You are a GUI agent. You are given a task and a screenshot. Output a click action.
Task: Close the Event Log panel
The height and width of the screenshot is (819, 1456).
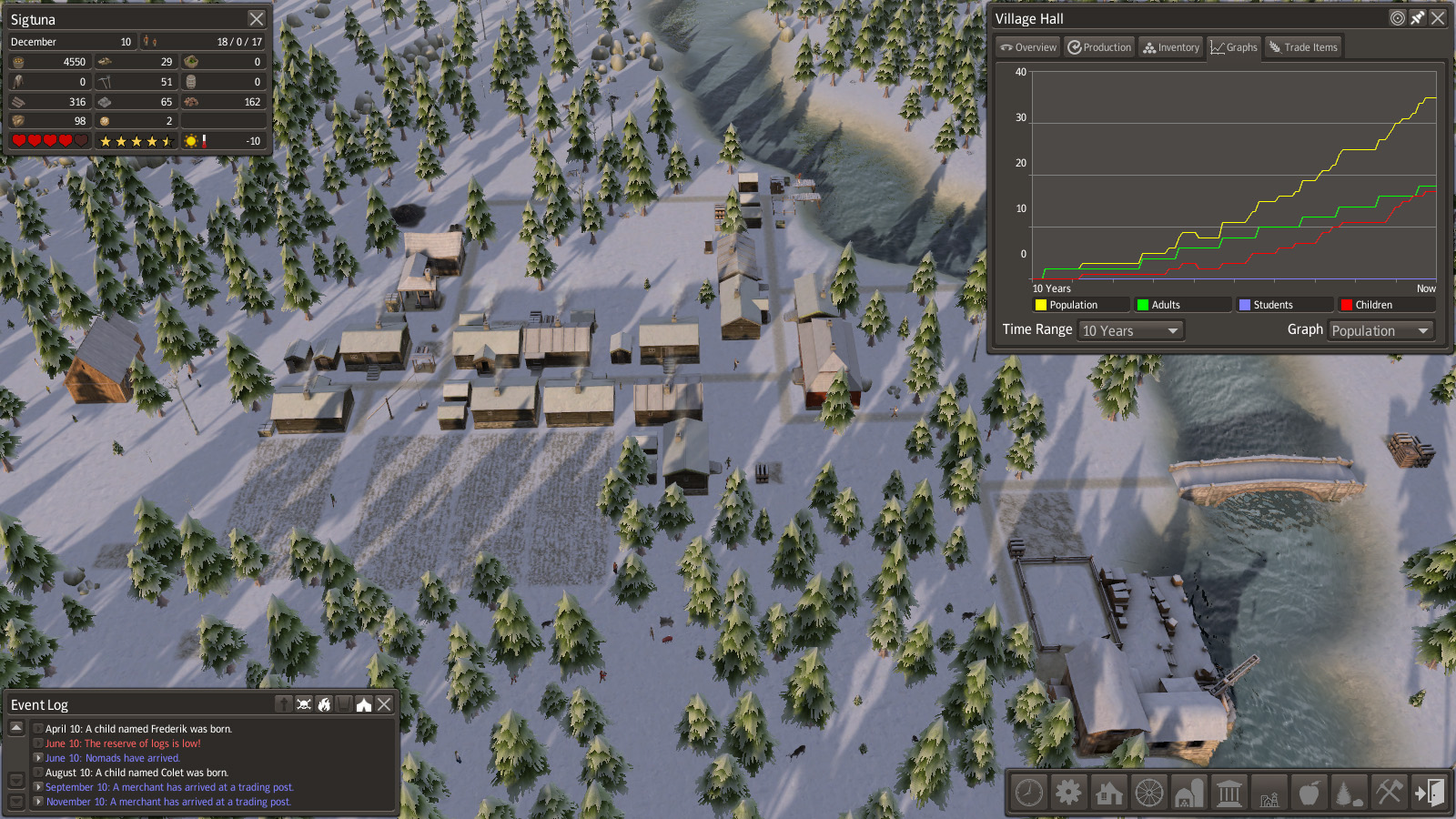pyautogui.click(x=384, y=704)
